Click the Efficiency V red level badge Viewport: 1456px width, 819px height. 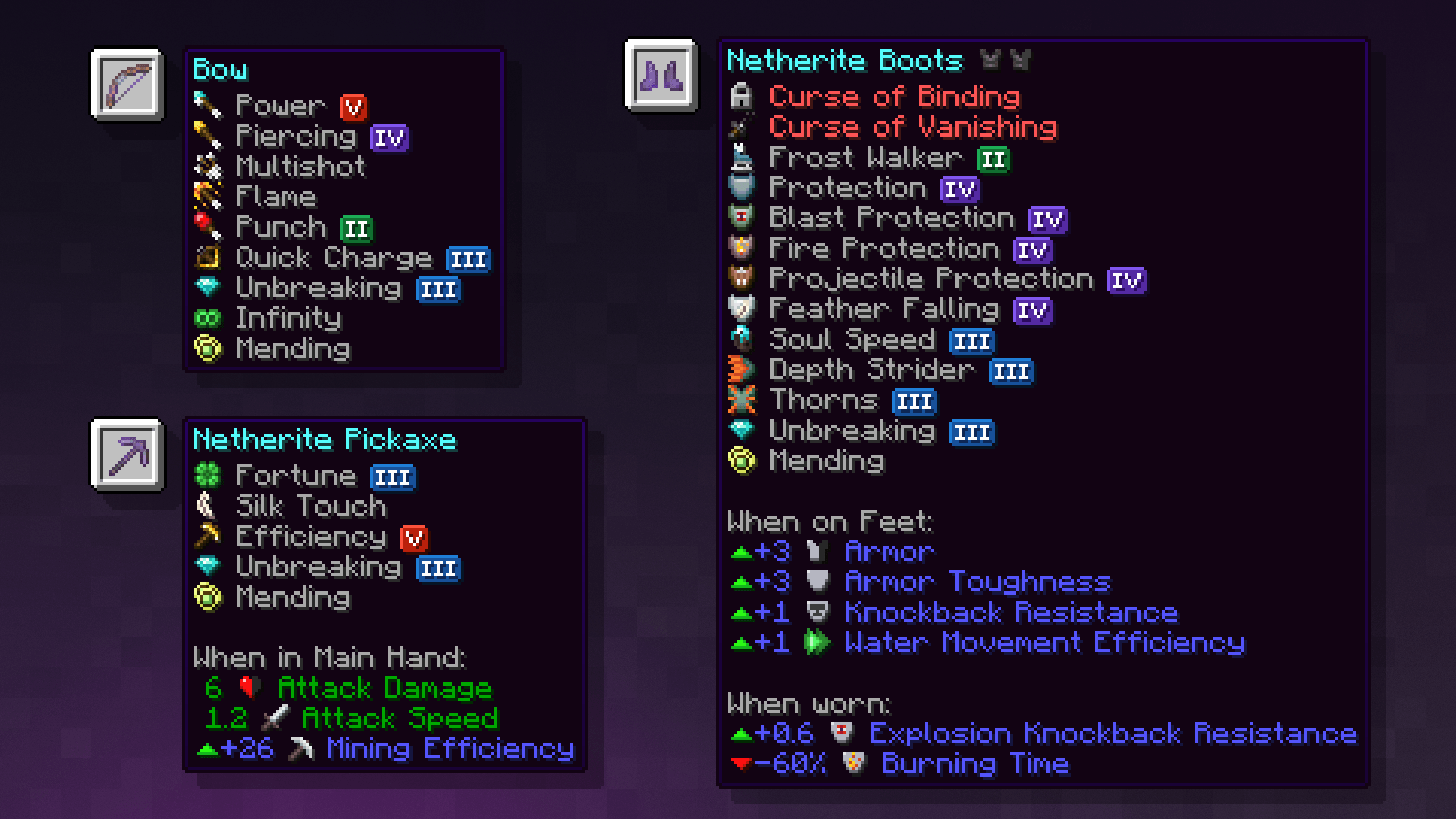click(x=412, y=537)
